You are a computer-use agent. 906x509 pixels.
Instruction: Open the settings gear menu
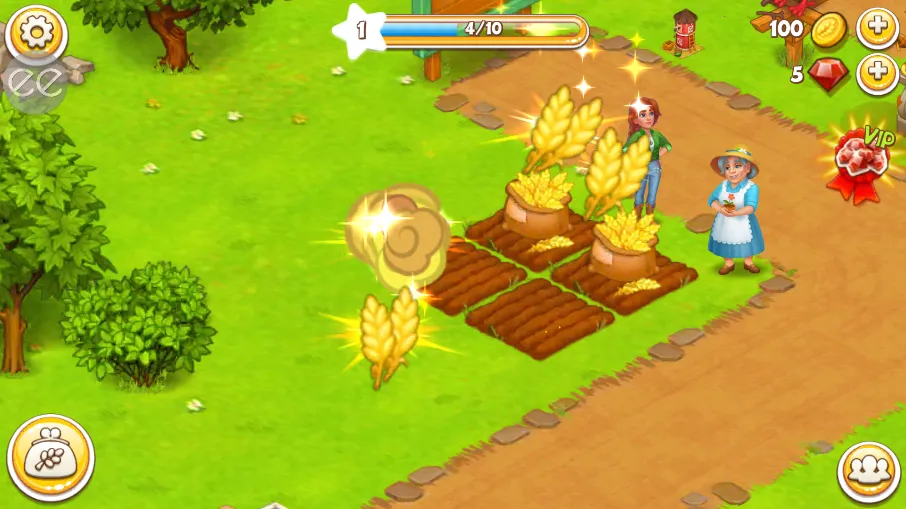(36, 35)
